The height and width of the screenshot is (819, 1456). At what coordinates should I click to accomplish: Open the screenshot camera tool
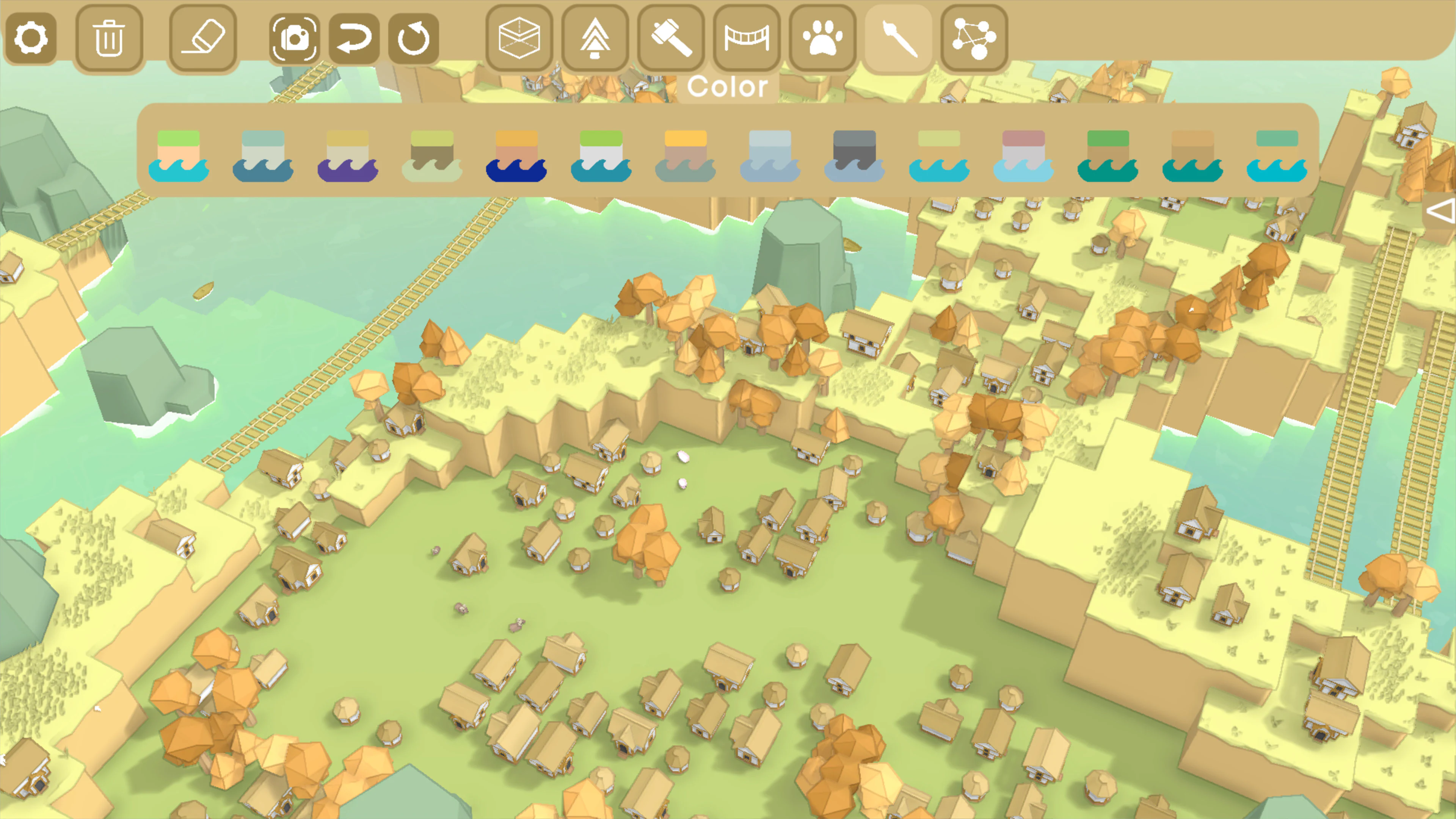295,38
